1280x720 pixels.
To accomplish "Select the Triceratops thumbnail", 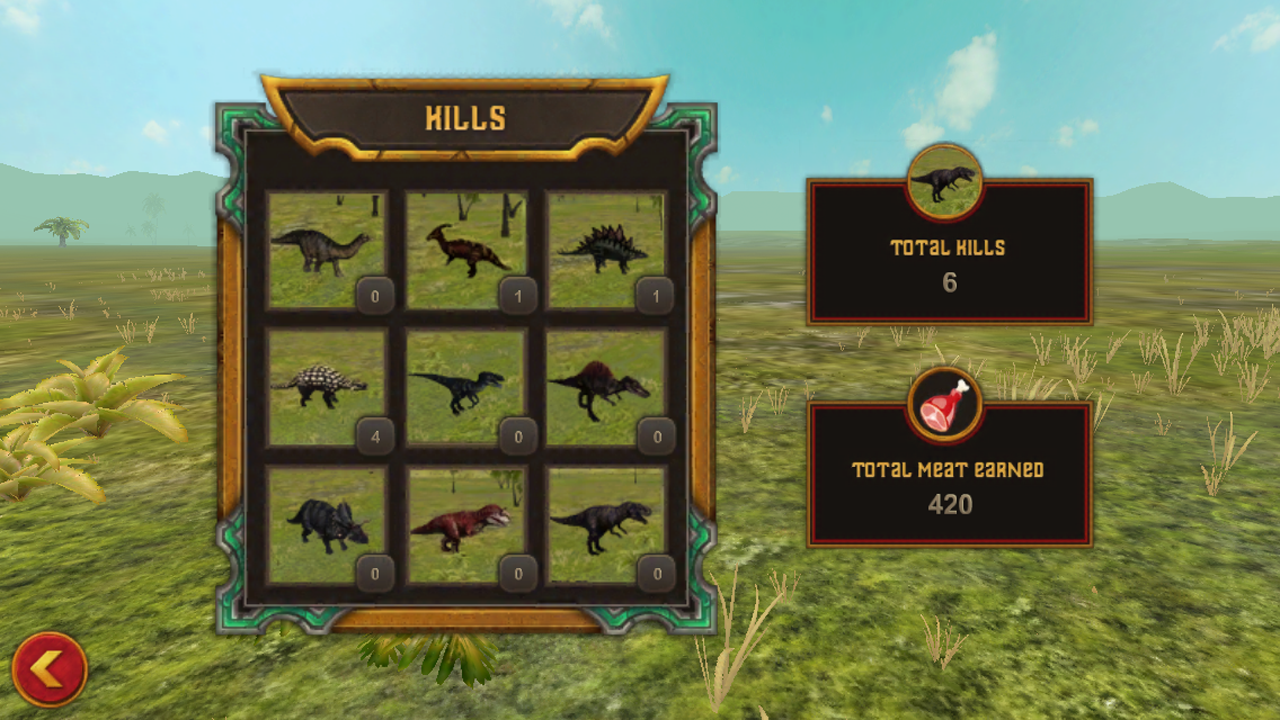I will click(x=322, y=525).
